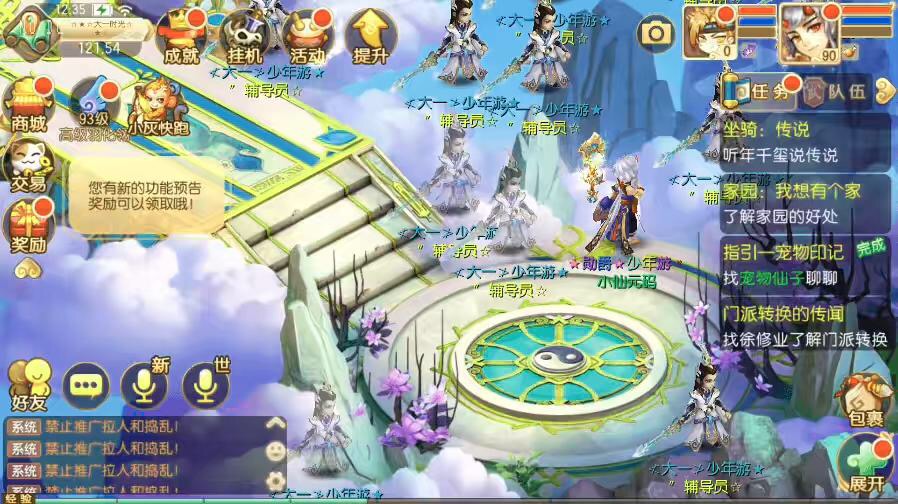Open the 好友 friends list

pos(28,384)
